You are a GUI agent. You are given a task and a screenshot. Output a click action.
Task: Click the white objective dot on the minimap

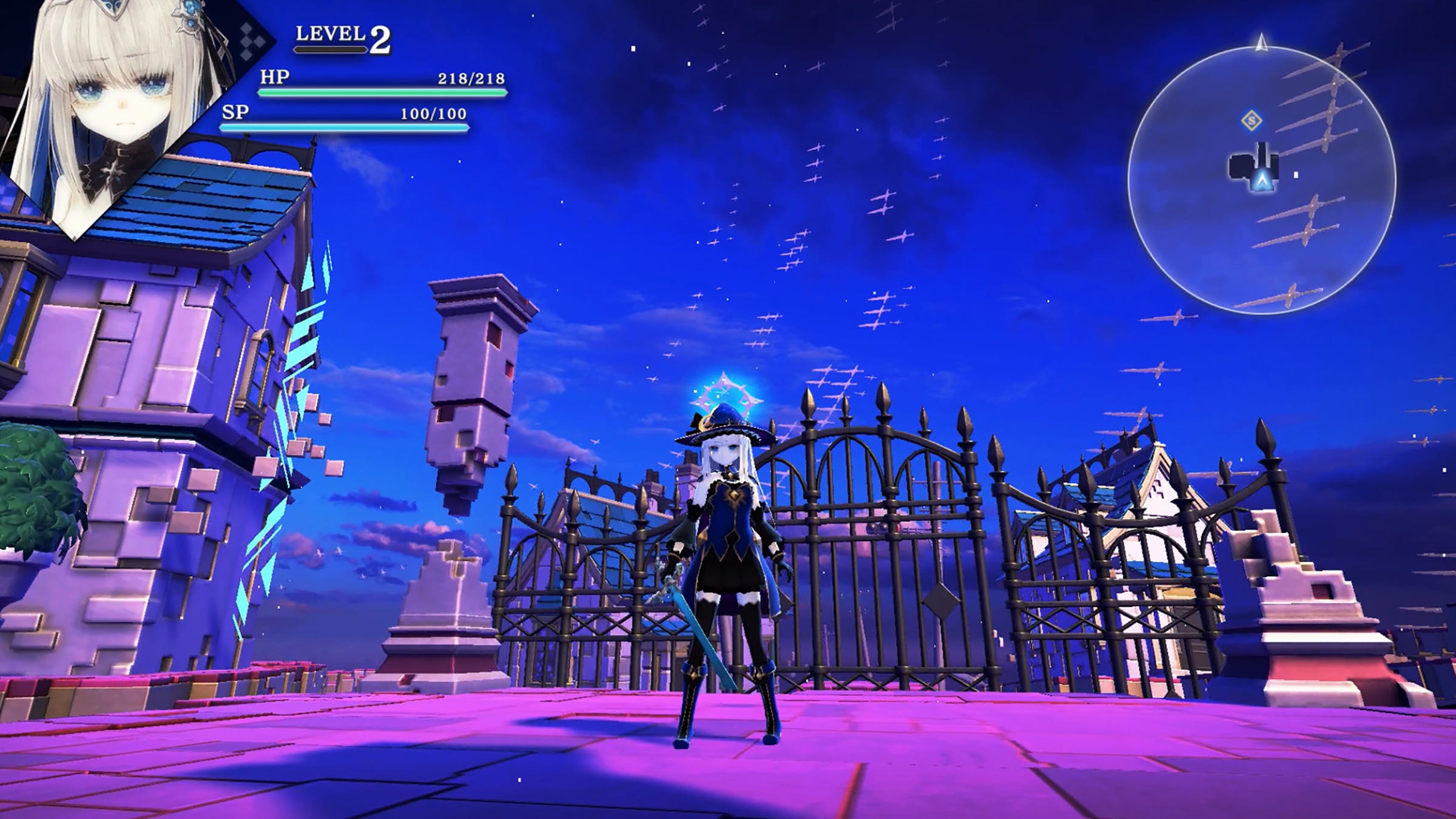(1296, 175)
